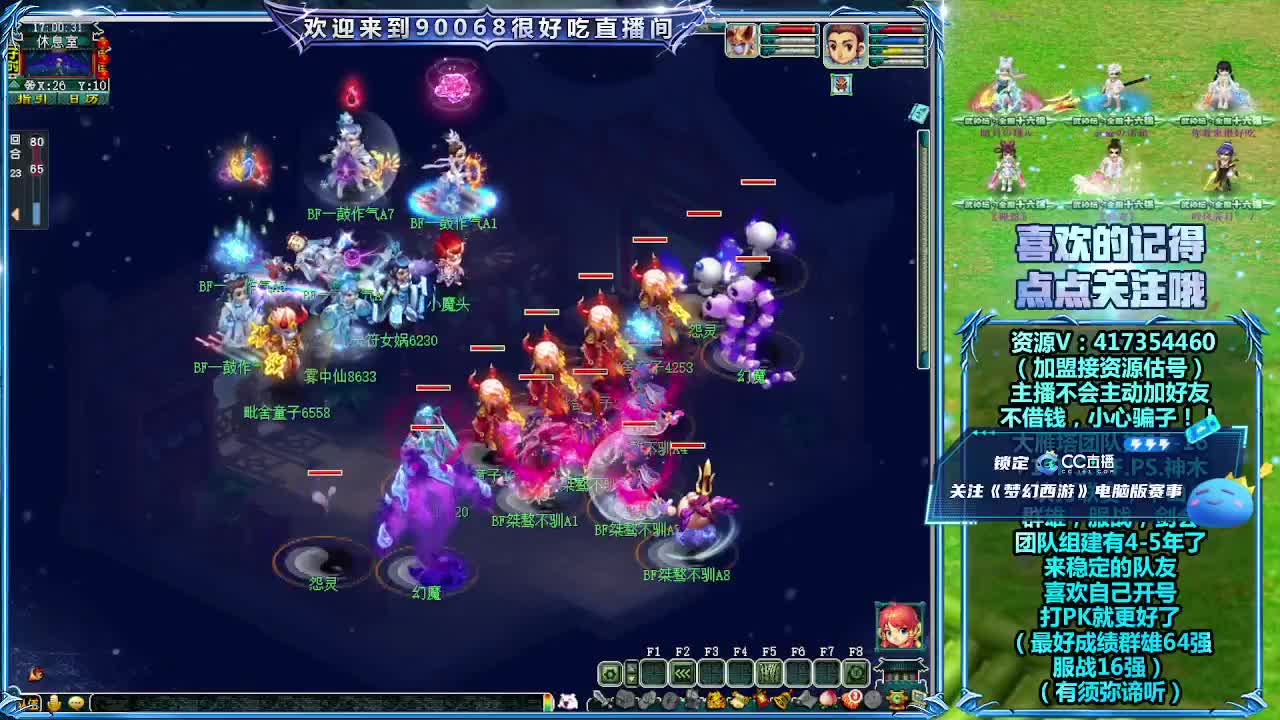Open the 指引 guide panel

point(33,98)
